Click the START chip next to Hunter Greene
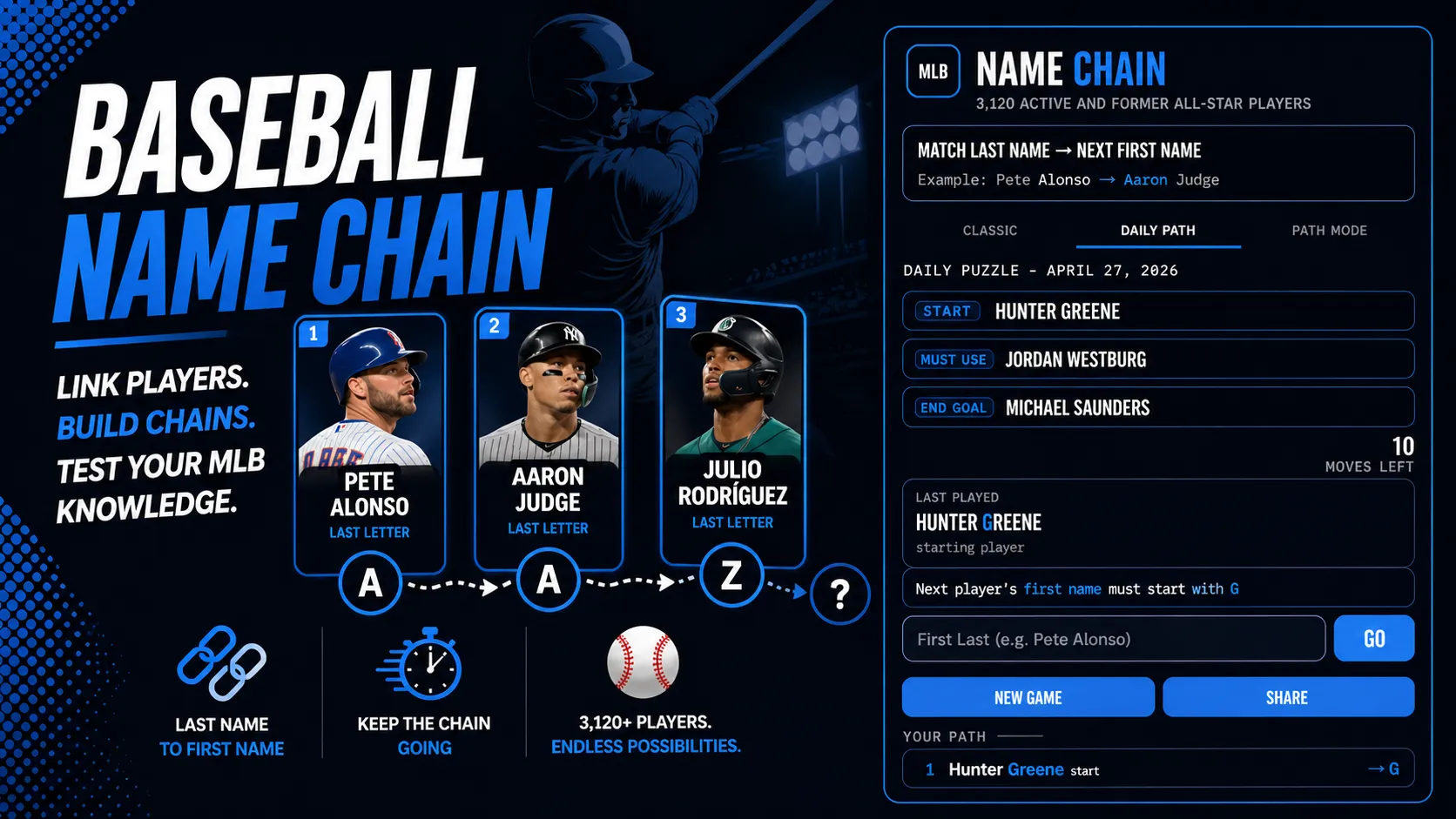 (945, 311)
